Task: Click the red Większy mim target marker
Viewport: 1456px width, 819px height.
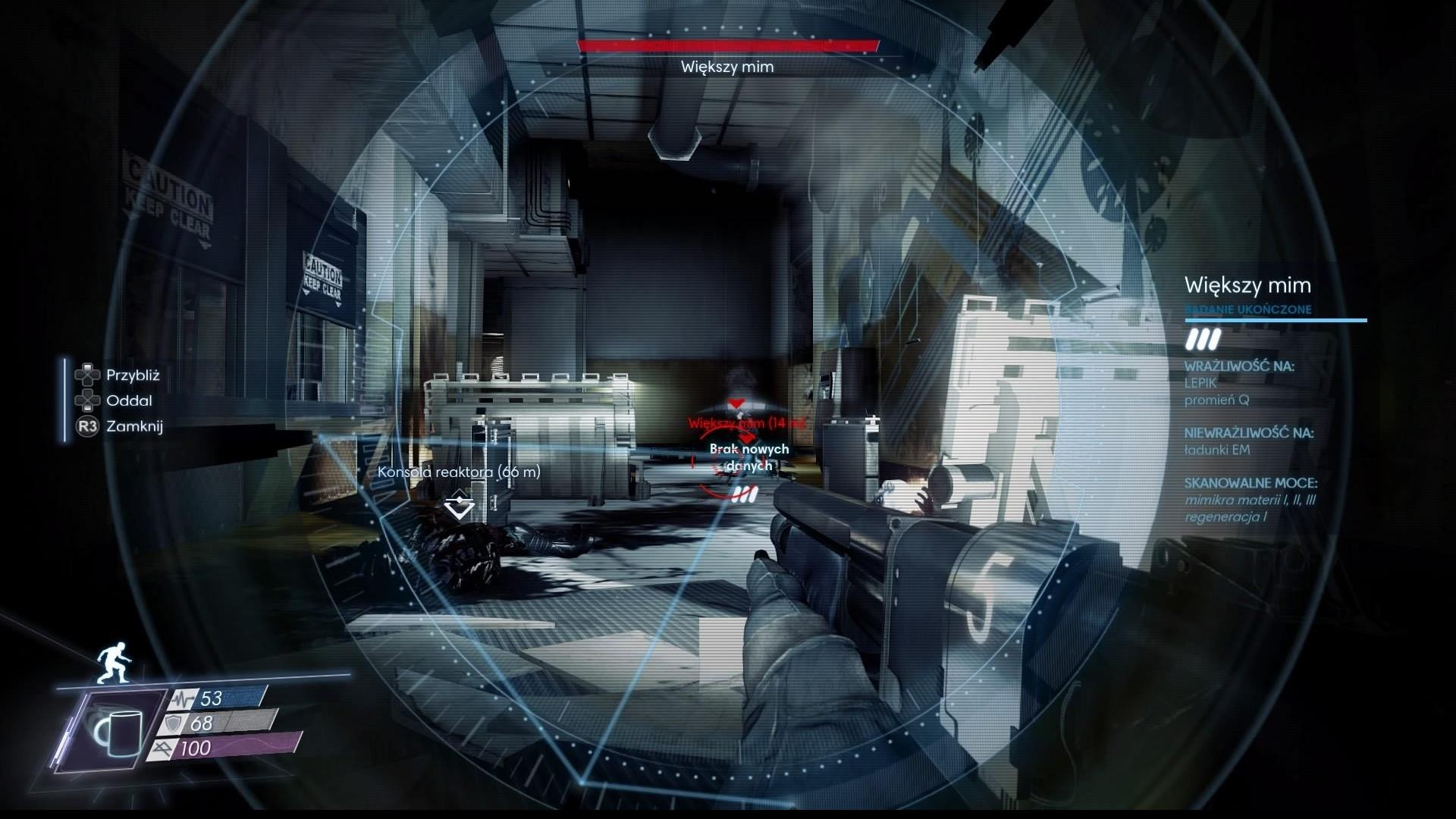Action: coord(735,406)
